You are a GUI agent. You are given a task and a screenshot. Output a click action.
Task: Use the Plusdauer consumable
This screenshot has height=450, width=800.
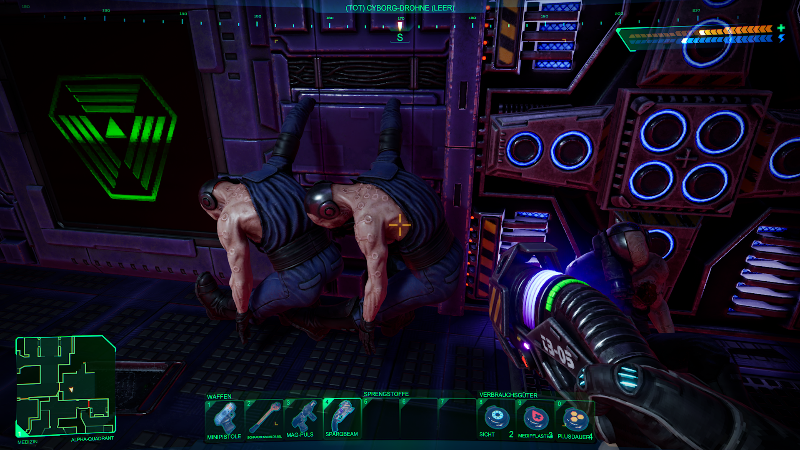coord(574,417)
